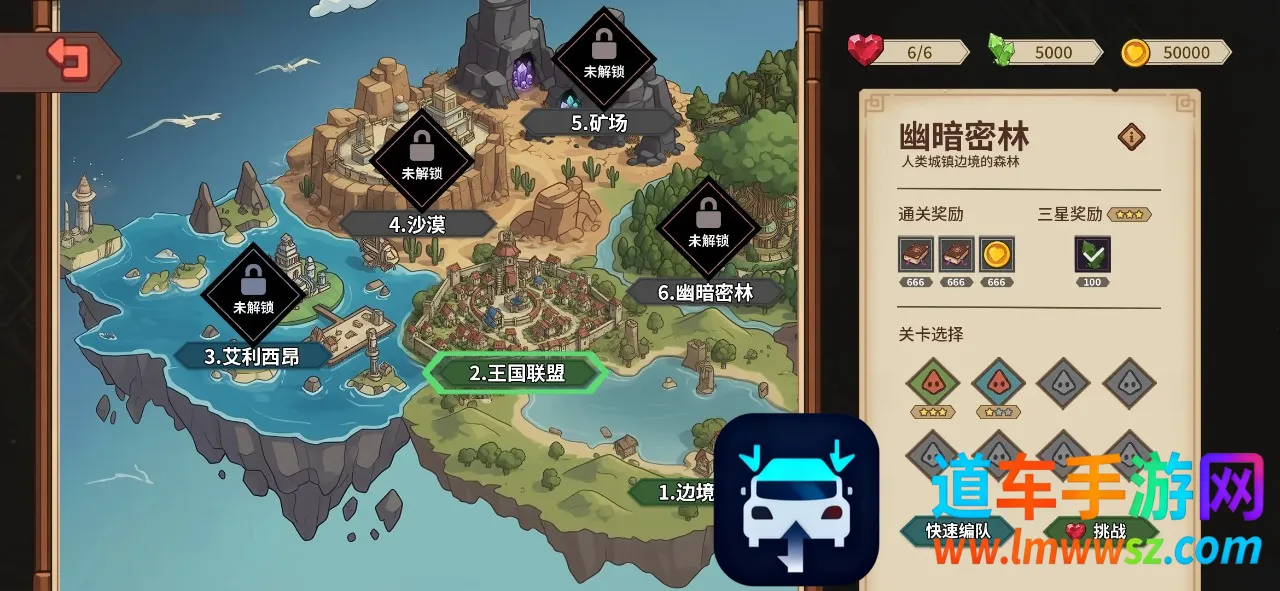This screenshot has height=591, width=1280.
Task: Open 快速编队 quick team setup
Action: click(957, 530)
